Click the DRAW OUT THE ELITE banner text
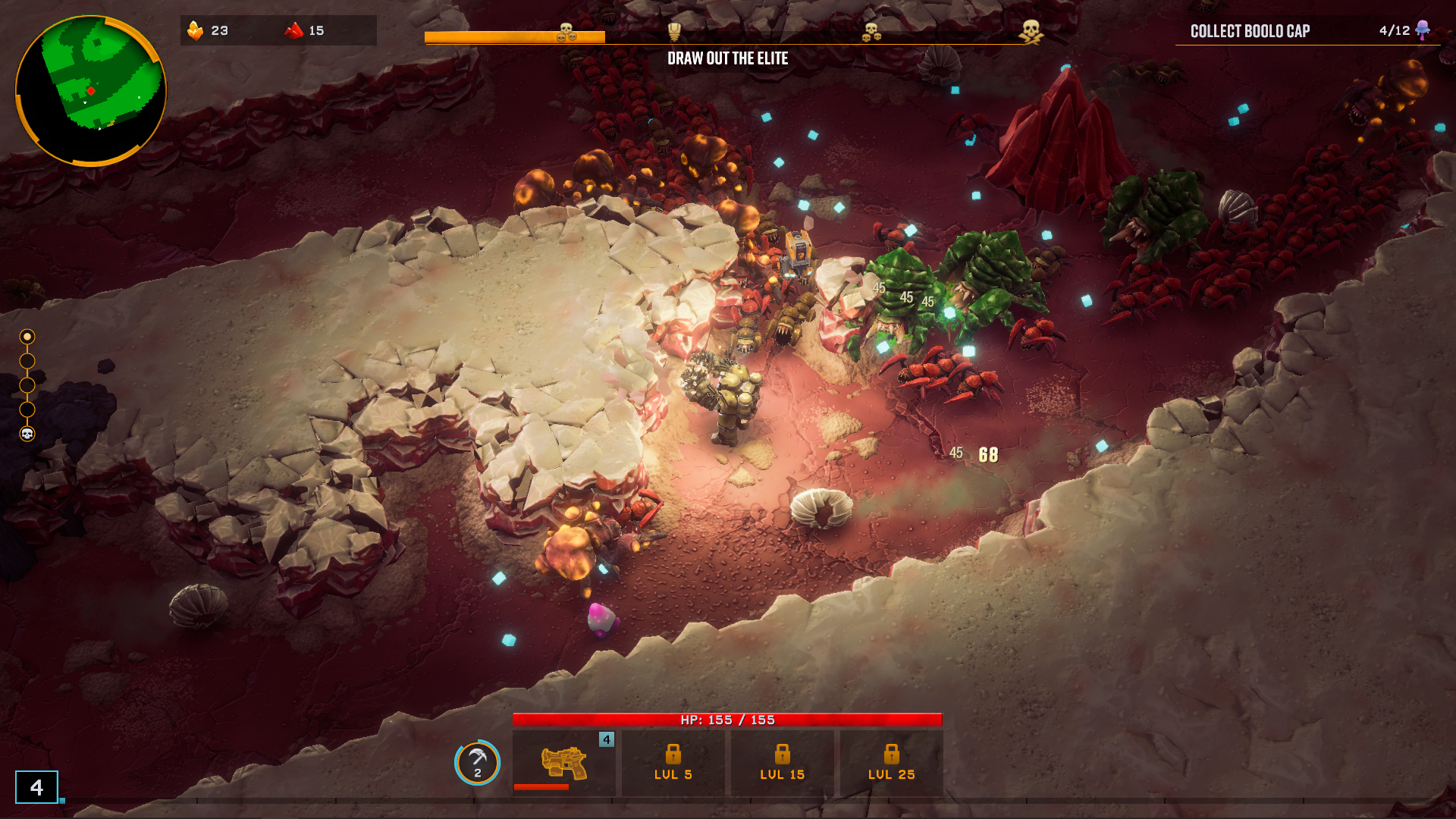This screenshot has width=1456, height=819. point(727,58)
